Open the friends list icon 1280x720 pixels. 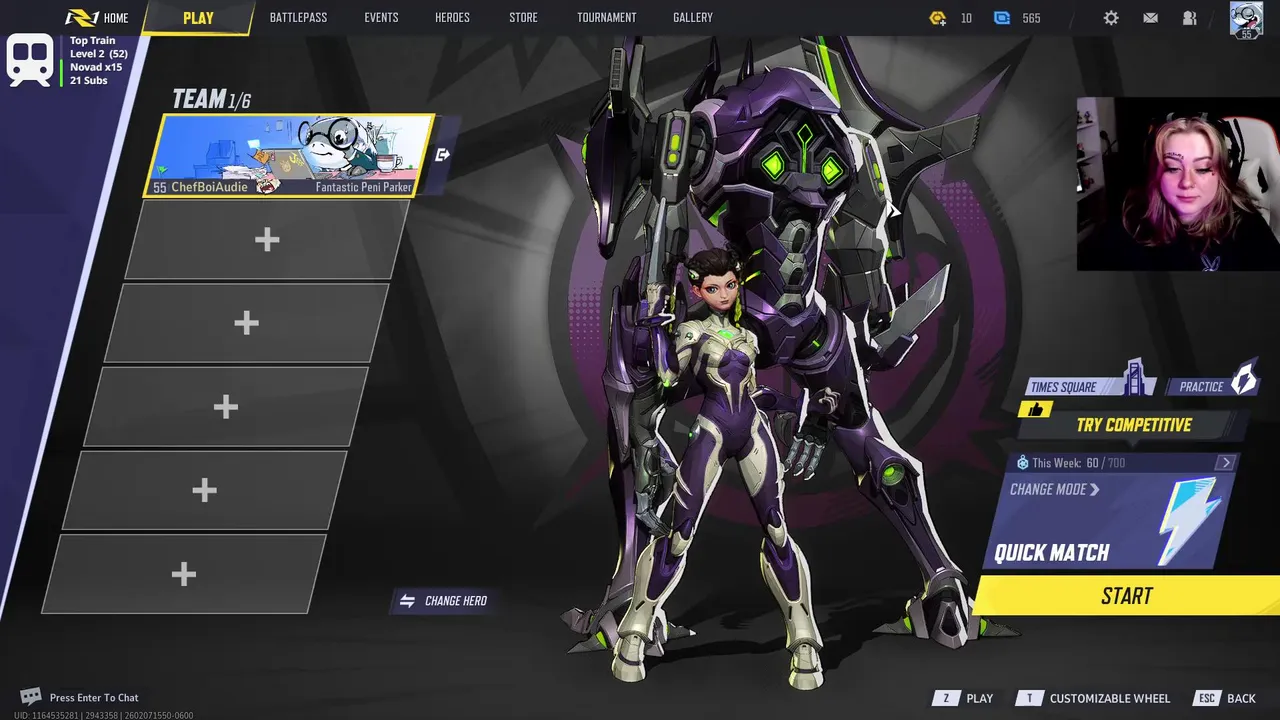tap(1190, 18)
